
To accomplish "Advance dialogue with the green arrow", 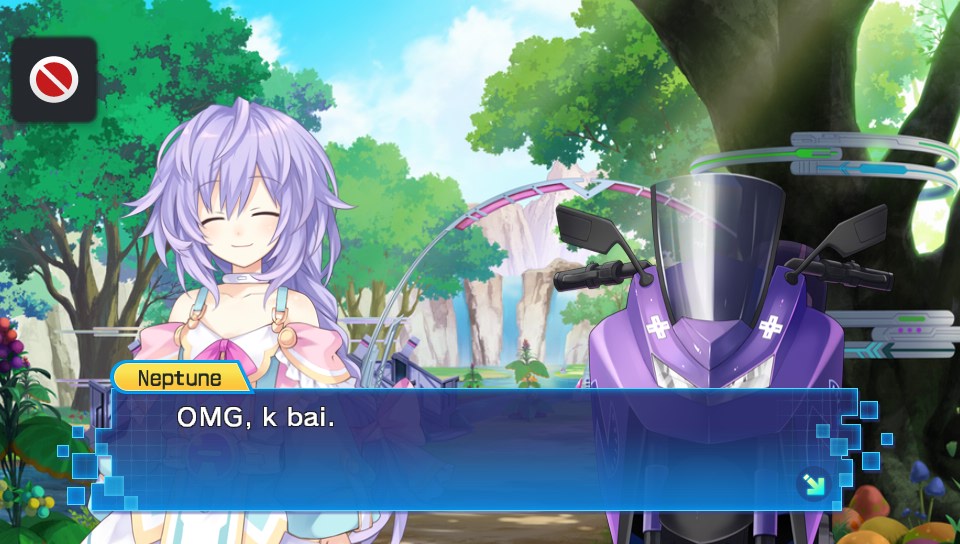I will (x=813, y=483).
